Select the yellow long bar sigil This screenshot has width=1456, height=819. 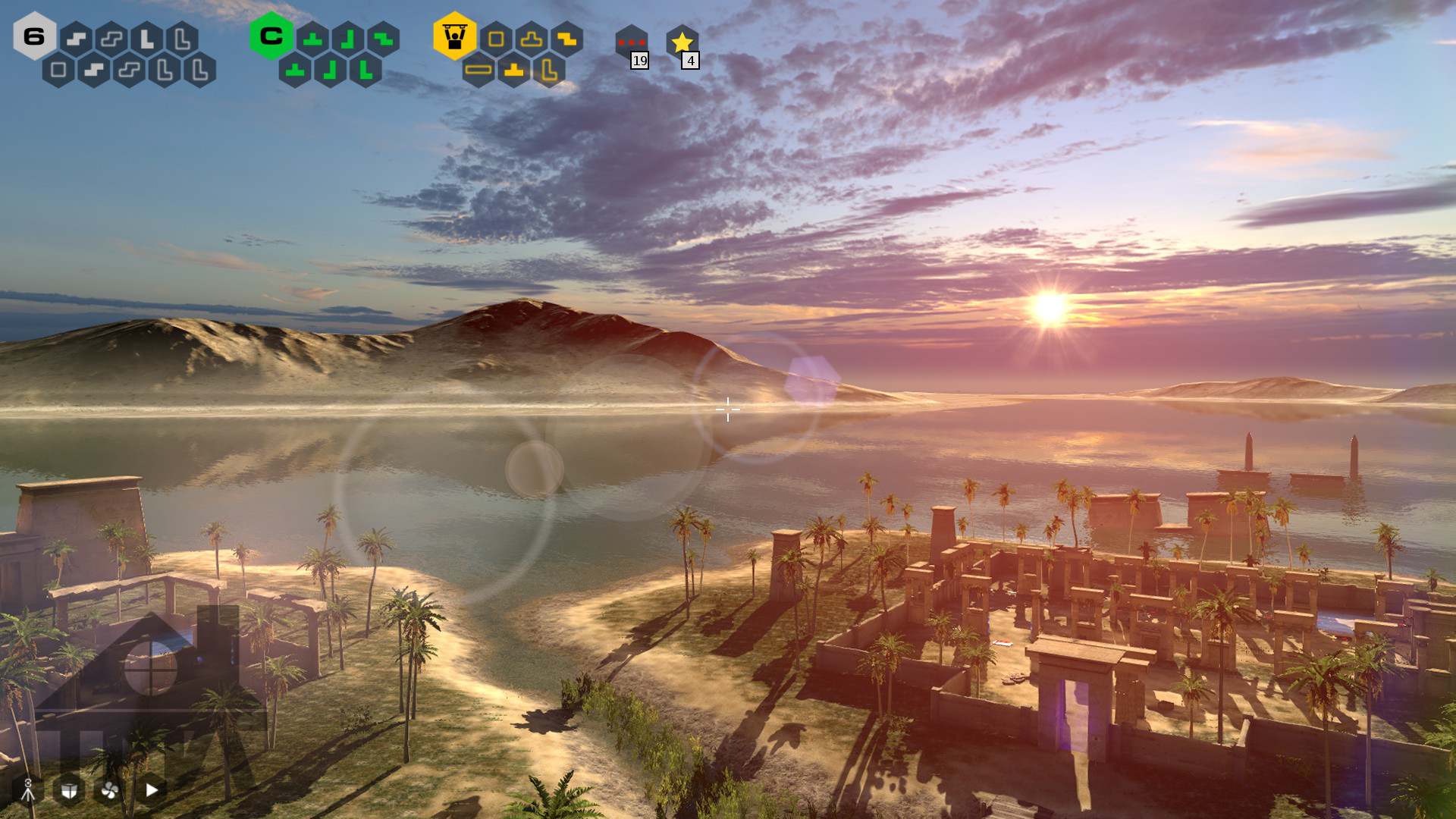[x=479, y=70]
